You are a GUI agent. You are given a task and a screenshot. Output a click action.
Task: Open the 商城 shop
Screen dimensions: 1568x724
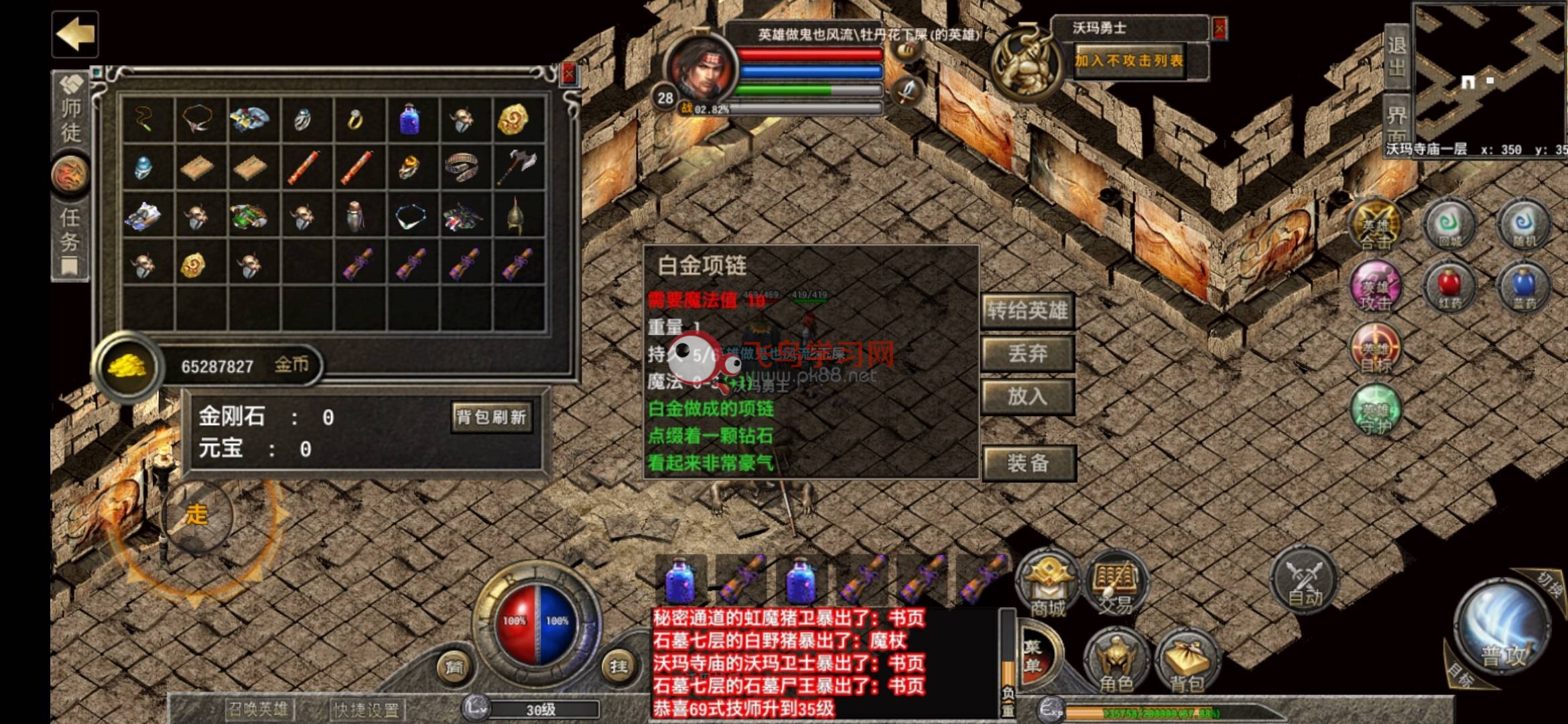point(1047,585)
